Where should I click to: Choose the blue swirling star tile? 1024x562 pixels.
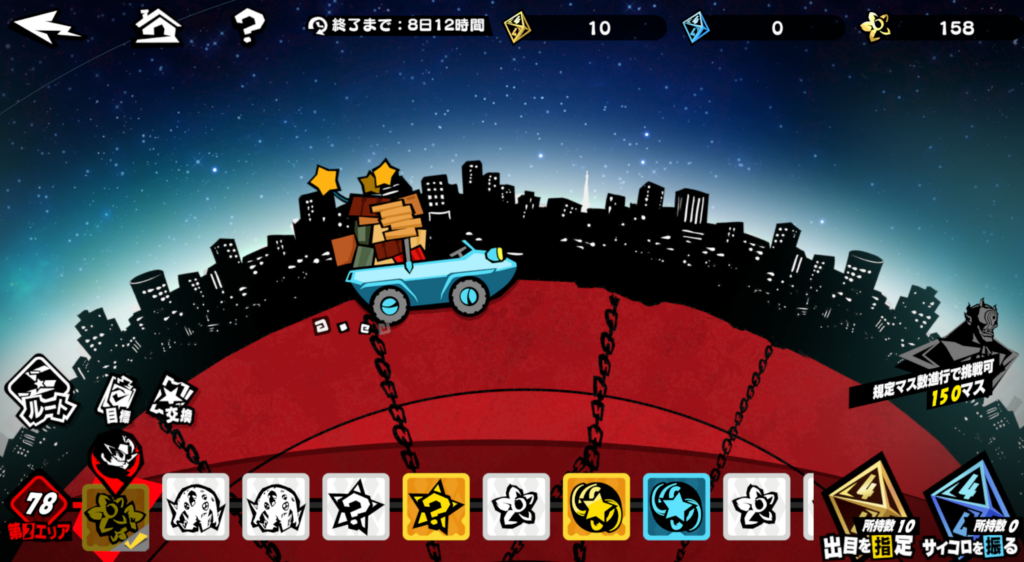pyautogui.click(x=676, y=507)
